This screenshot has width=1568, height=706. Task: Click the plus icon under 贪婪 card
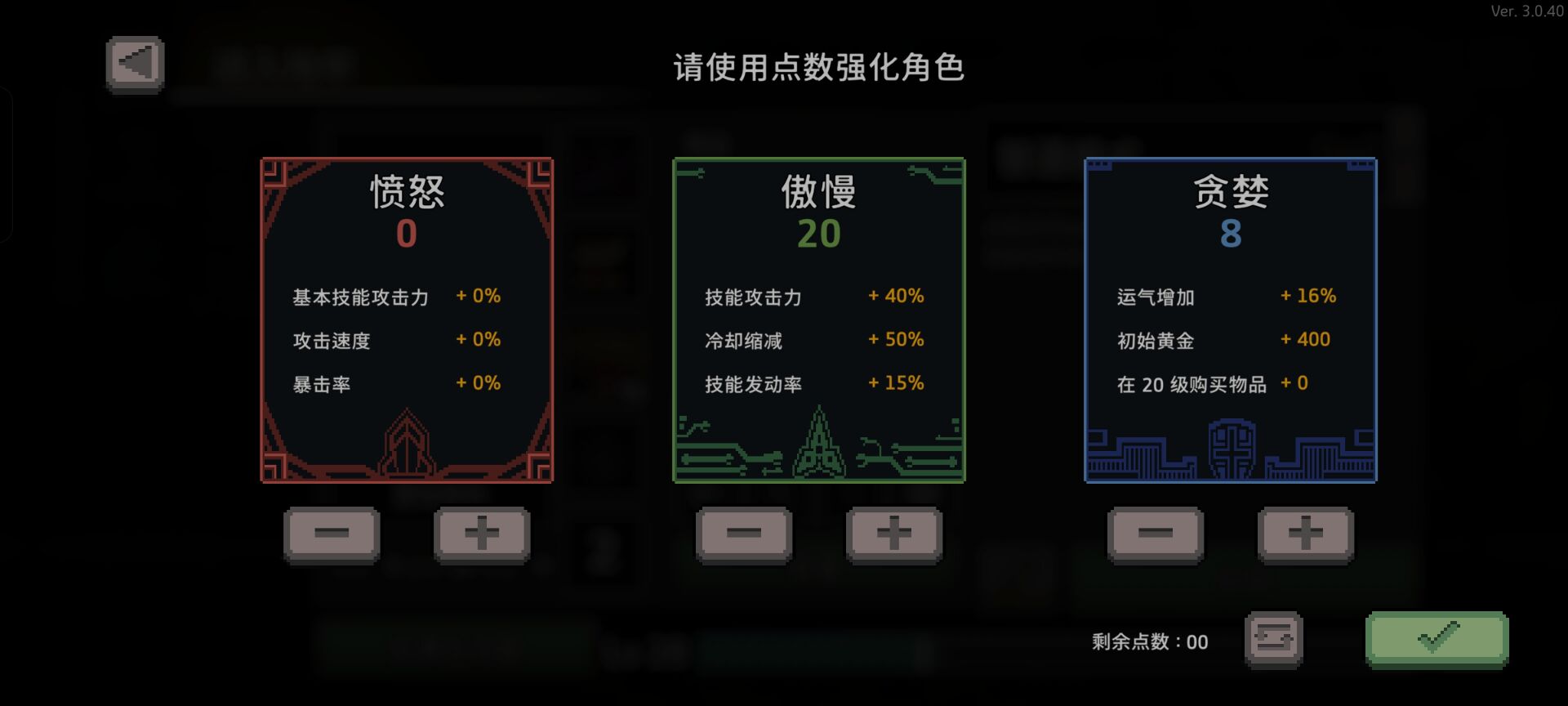(x=1304, y=534)
